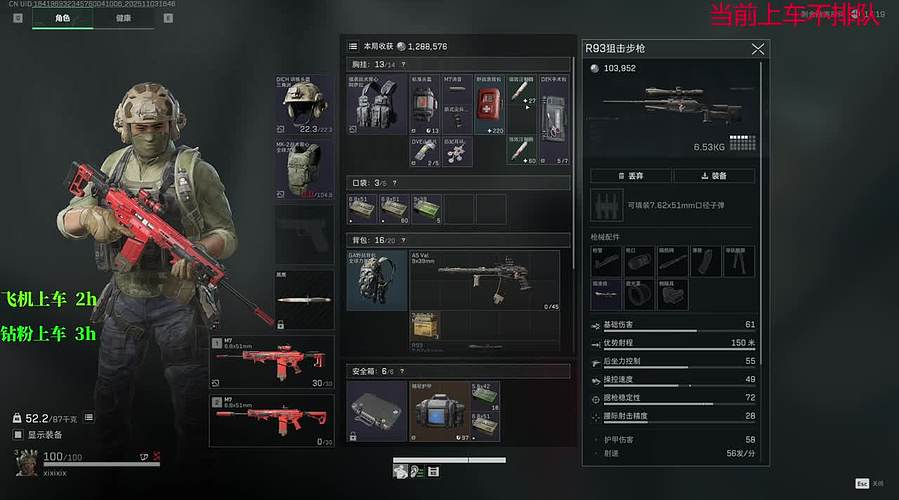
Task: Select the safe box case icon
Action: pyautogui.click(x=376, y=410)
